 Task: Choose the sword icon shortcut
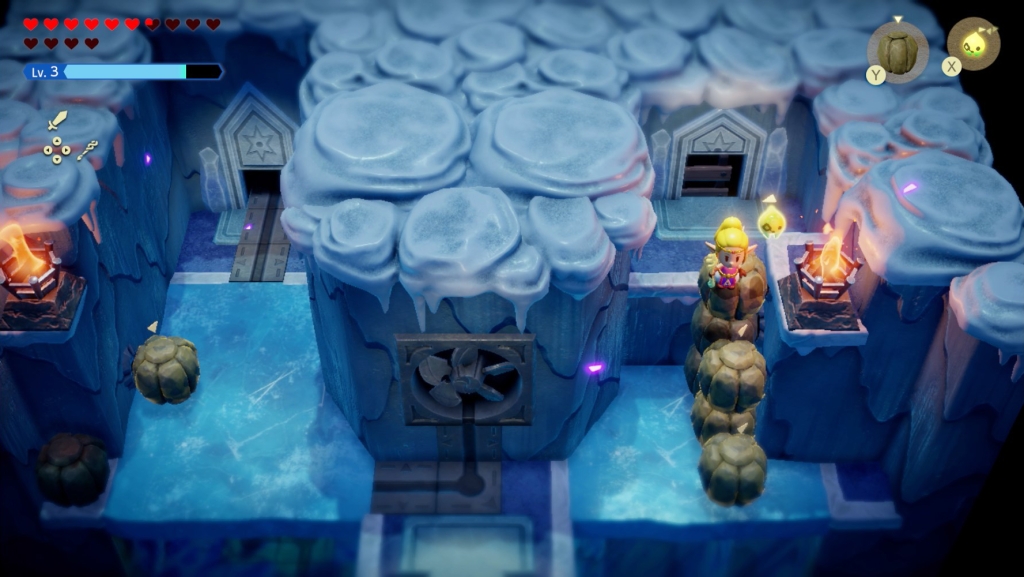[58, 122]
